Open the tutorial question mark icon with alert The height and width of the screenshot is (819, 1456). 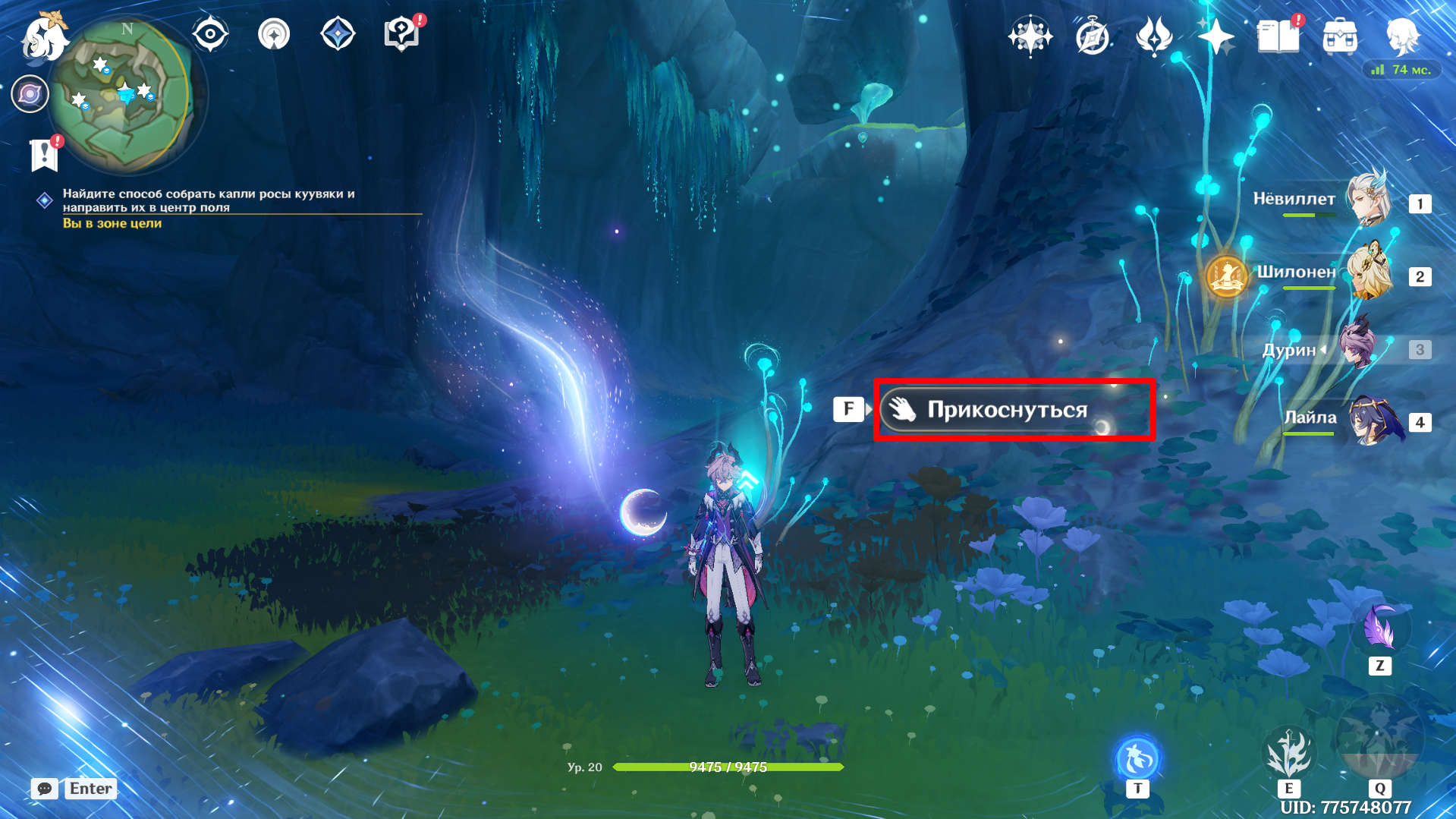click(401, 34)
